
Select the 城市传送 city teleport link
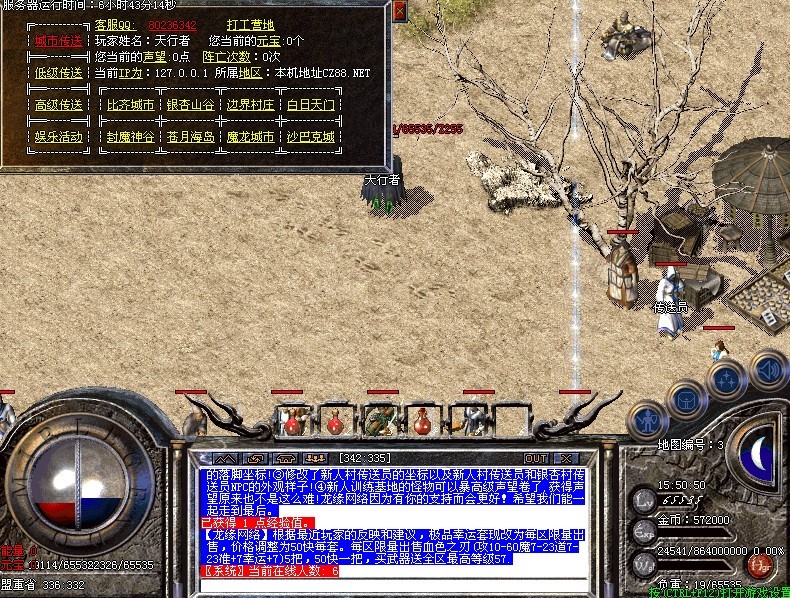58,42
